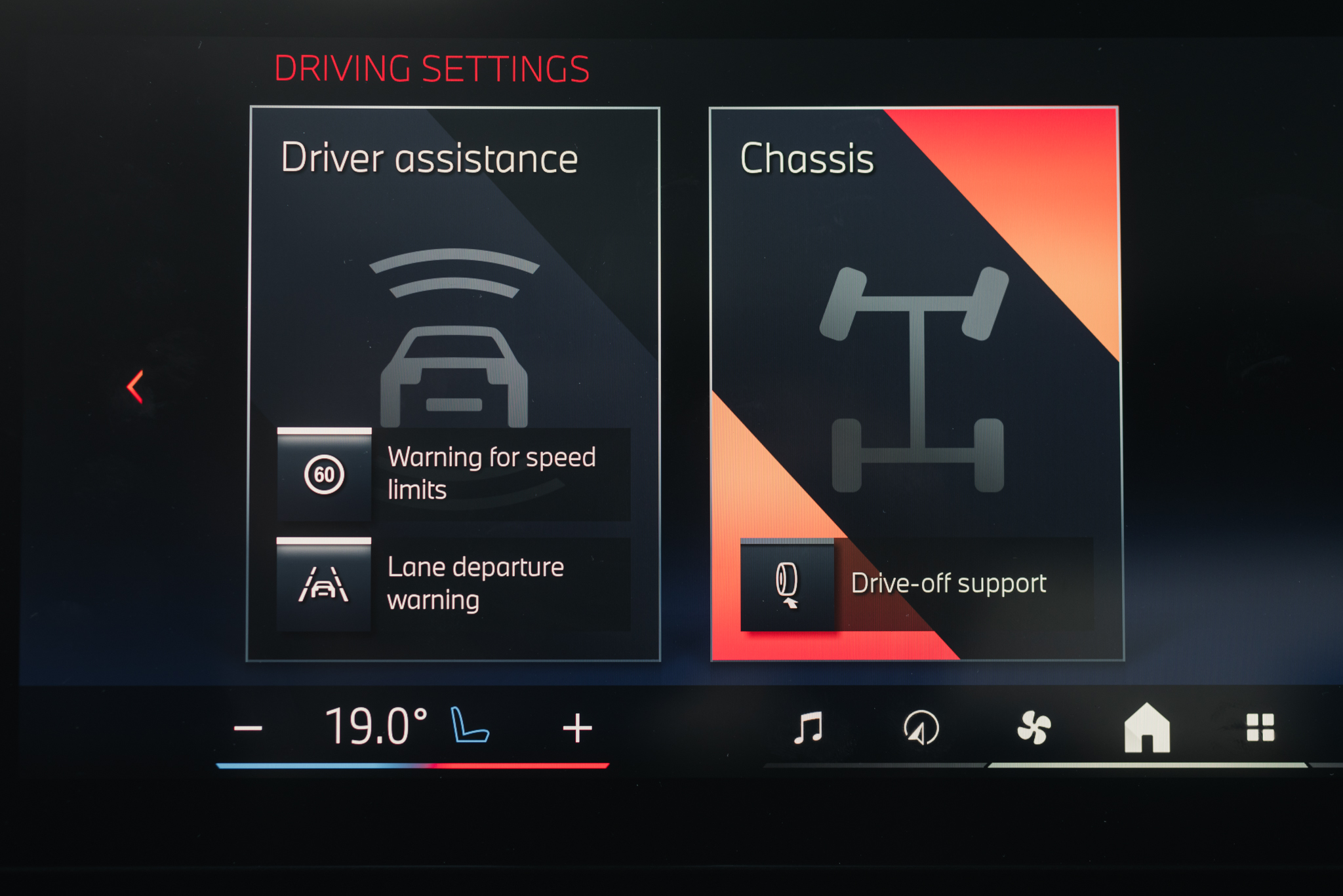
Task: Toggle Warning for speed limits
Action: [324, 475]
